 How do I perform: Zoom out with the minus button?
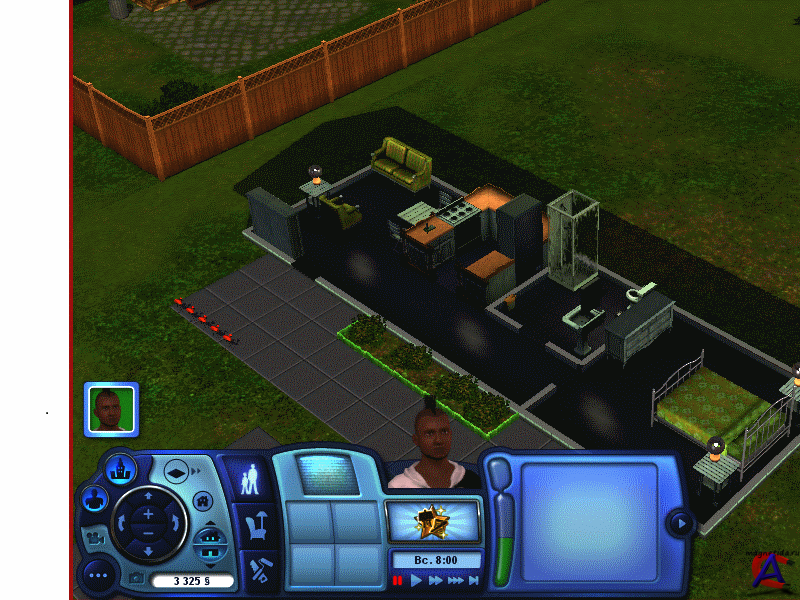pyautogui.click(x=149, y=534)
